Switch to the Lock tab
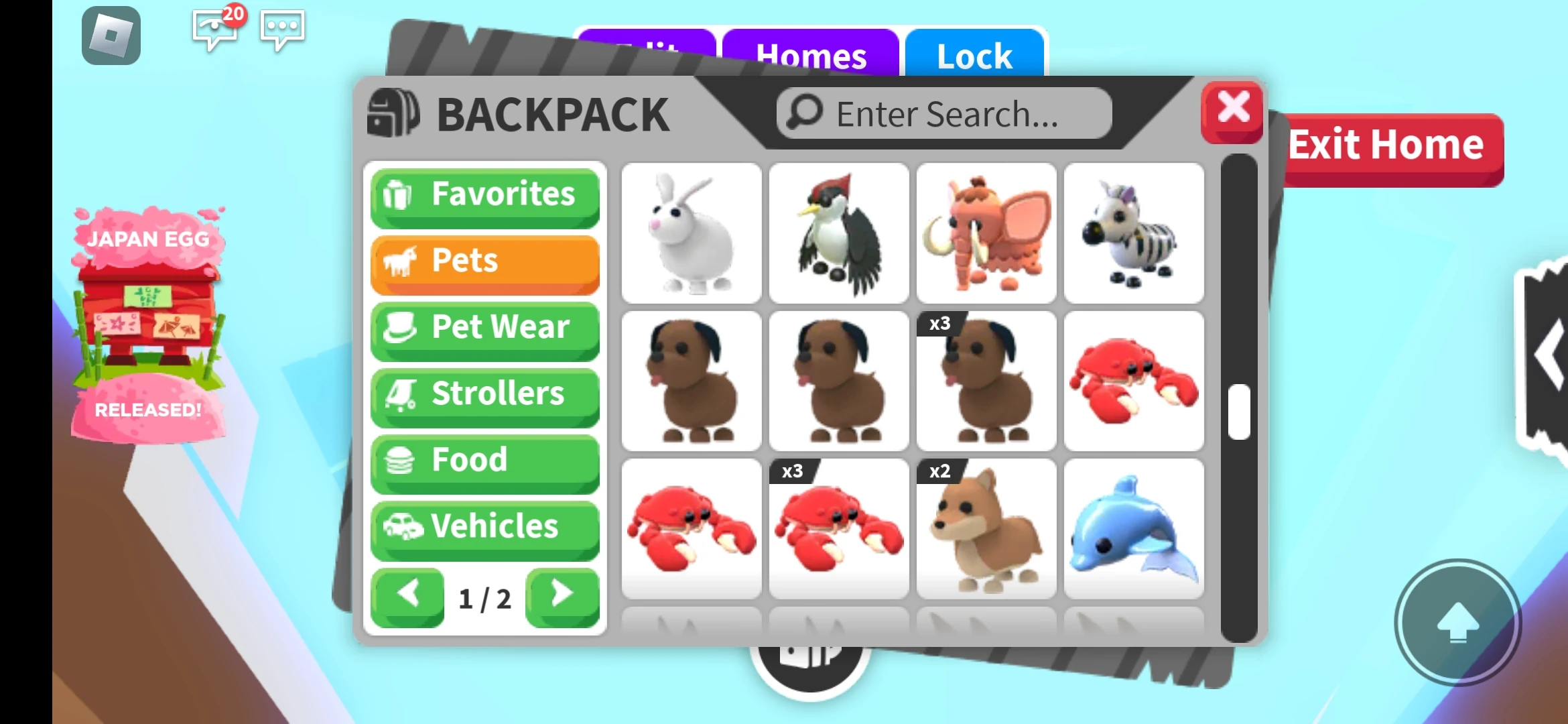Screen dimensions: 1568x724 [x=974, y=56]
